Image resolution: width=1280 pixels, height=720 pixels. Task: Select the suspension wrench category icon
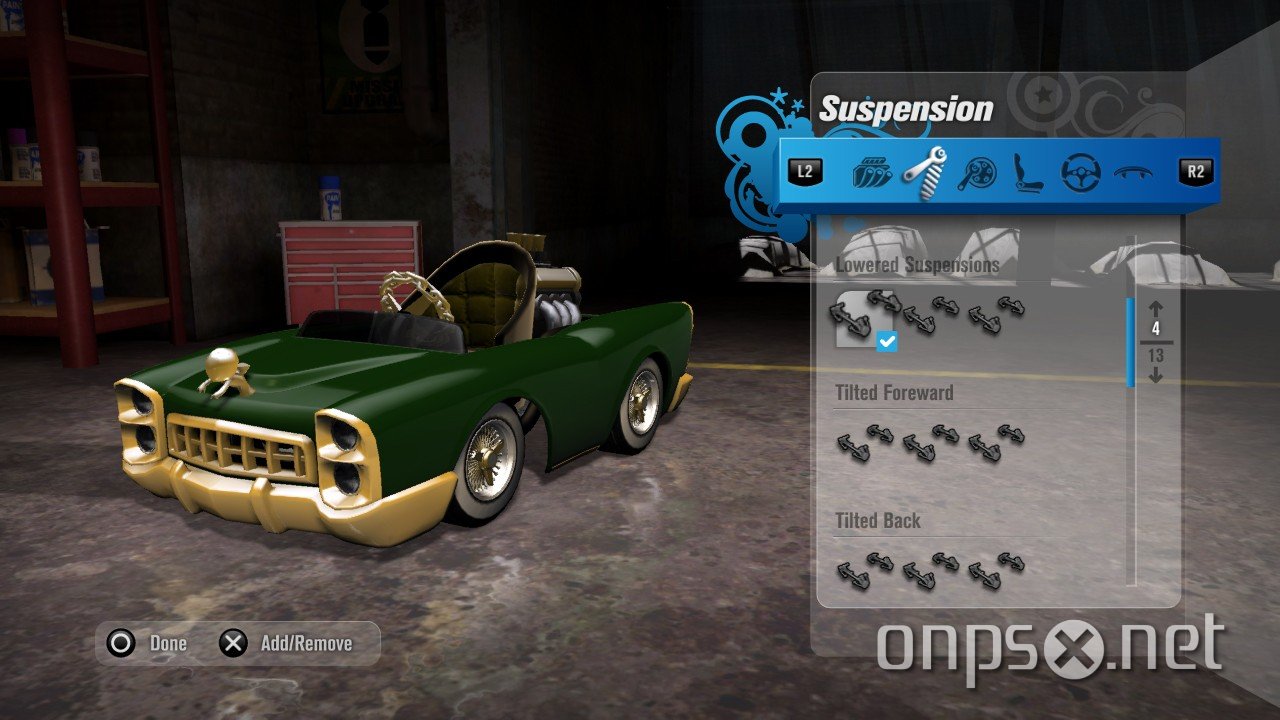[925, 172]
